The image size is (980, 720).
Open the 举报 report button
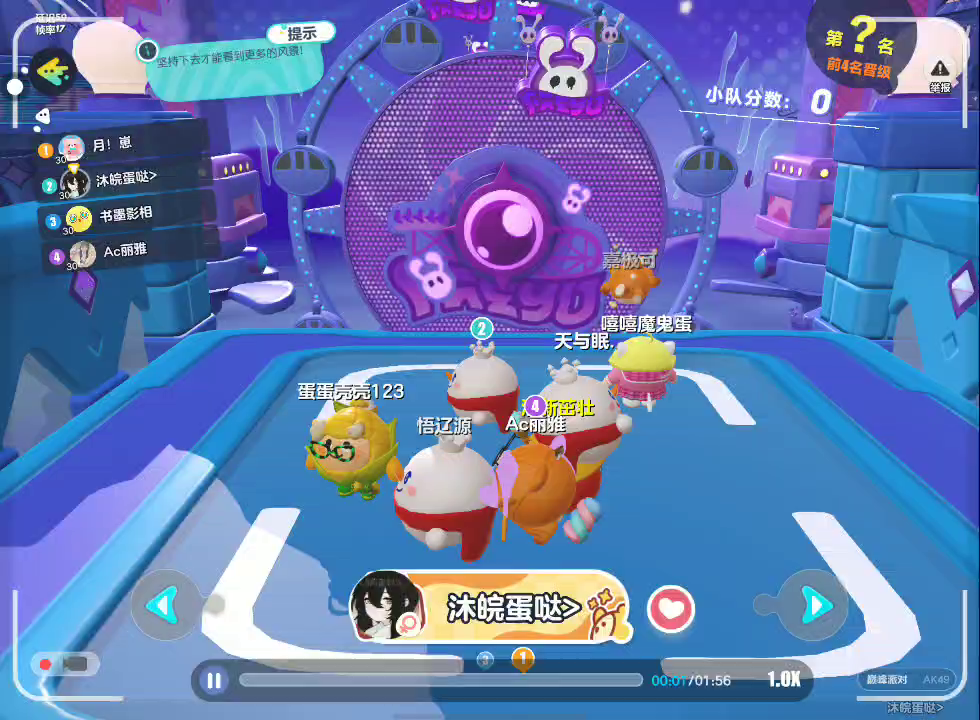[x=939, y=73]
